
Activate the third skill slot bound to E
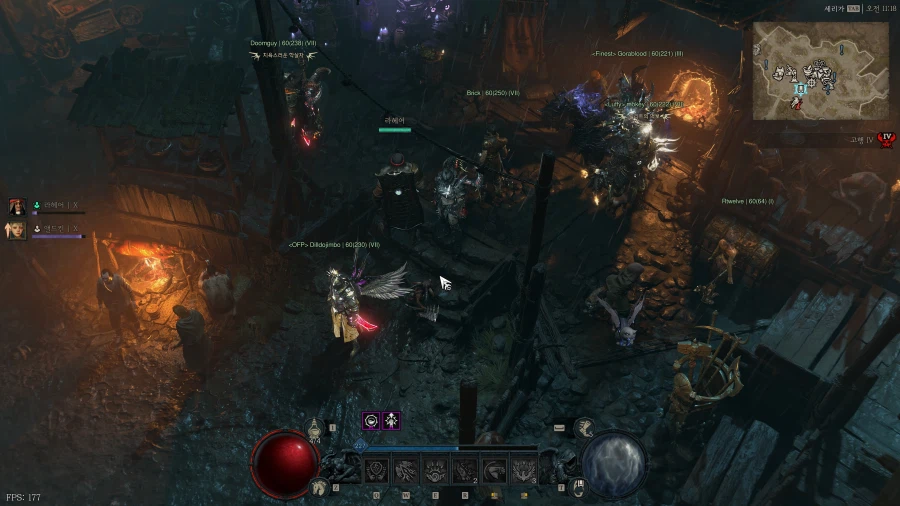[x=435, y=471]
